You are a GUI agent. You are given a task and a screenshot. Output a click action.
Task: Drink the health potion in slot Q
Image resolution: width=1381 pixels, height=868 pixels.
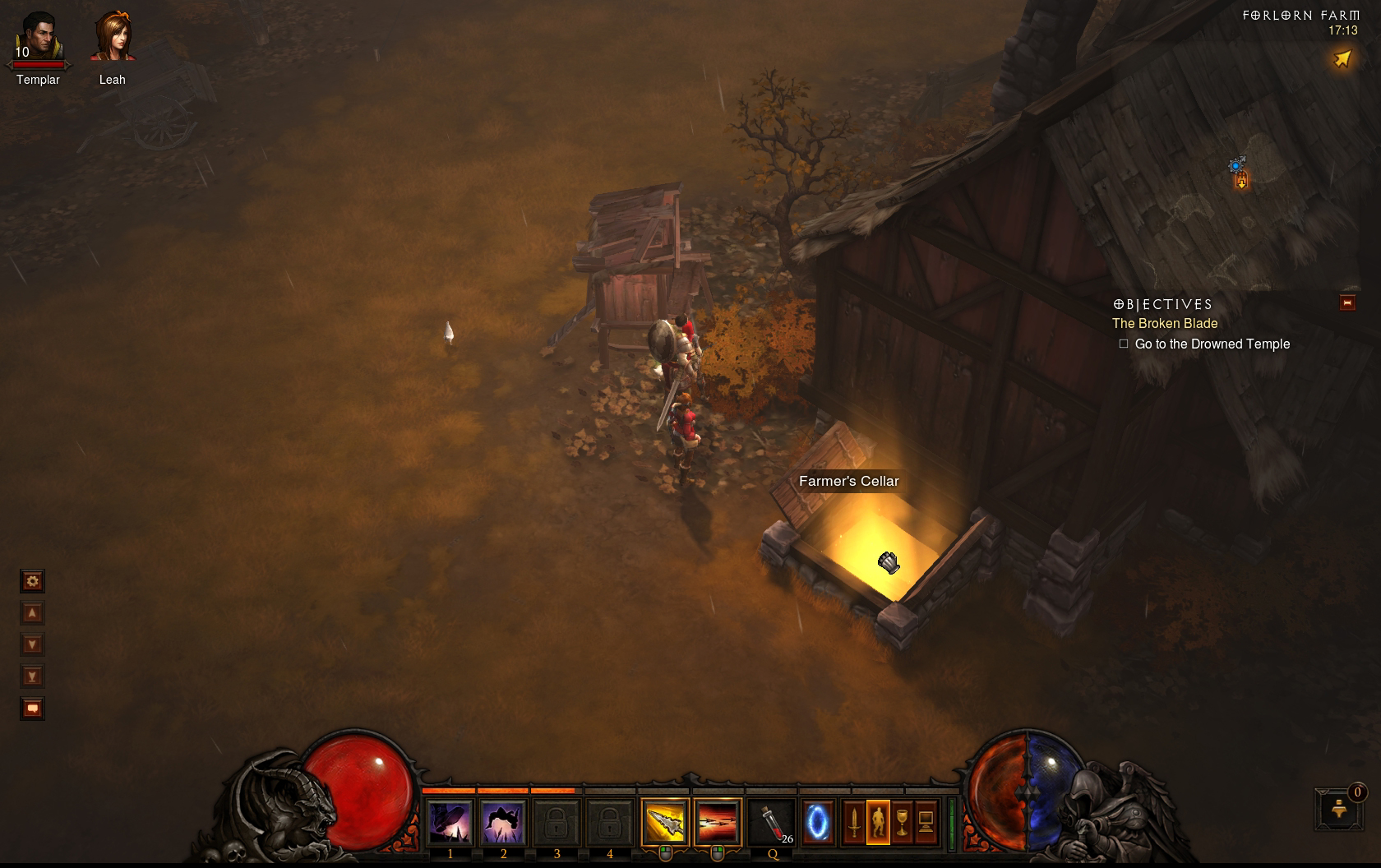click(773, 822)
